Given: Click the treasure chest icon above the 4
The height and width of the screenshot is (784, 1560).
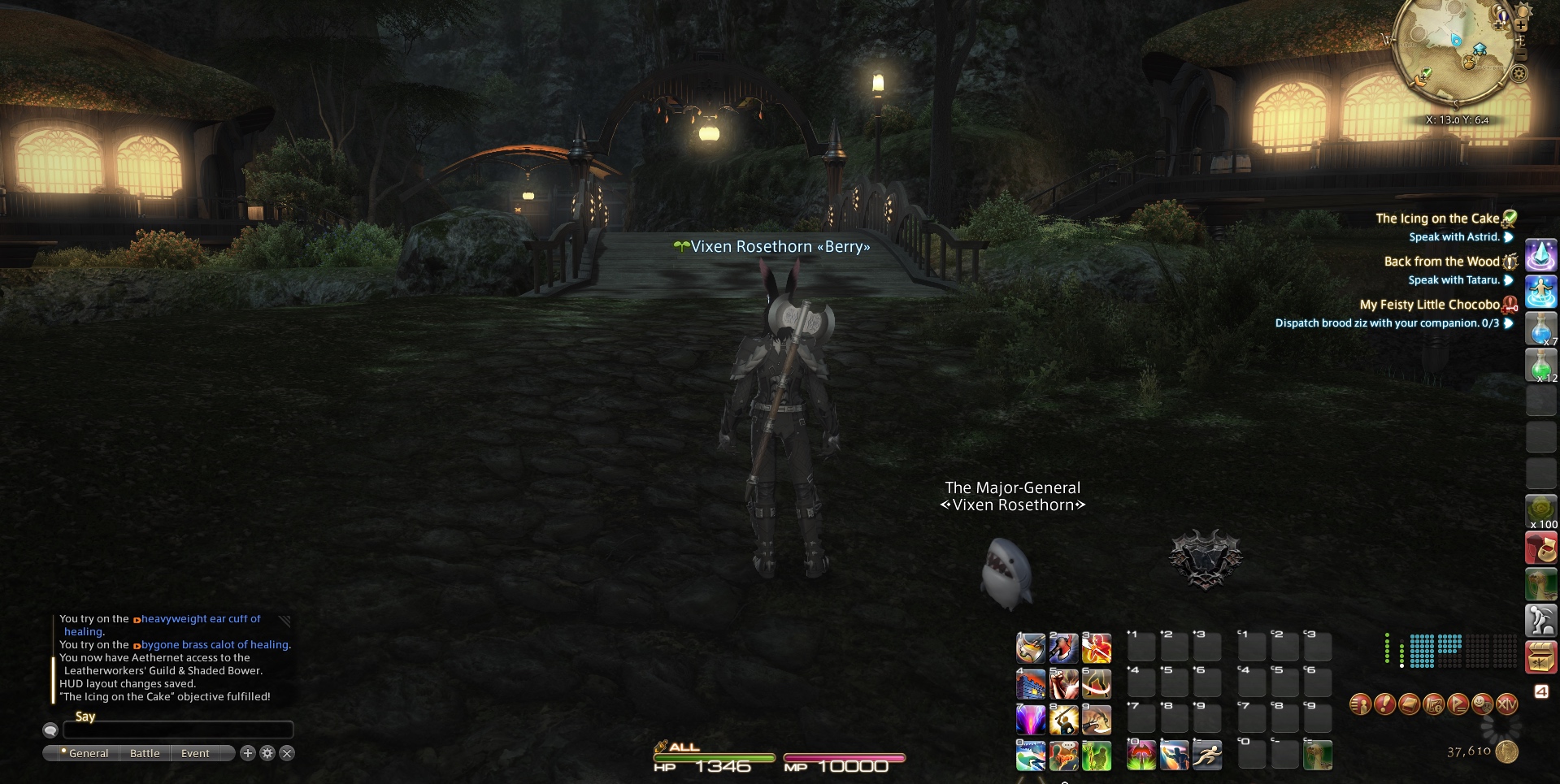Looking at the screenshot, I should 1540,658.
